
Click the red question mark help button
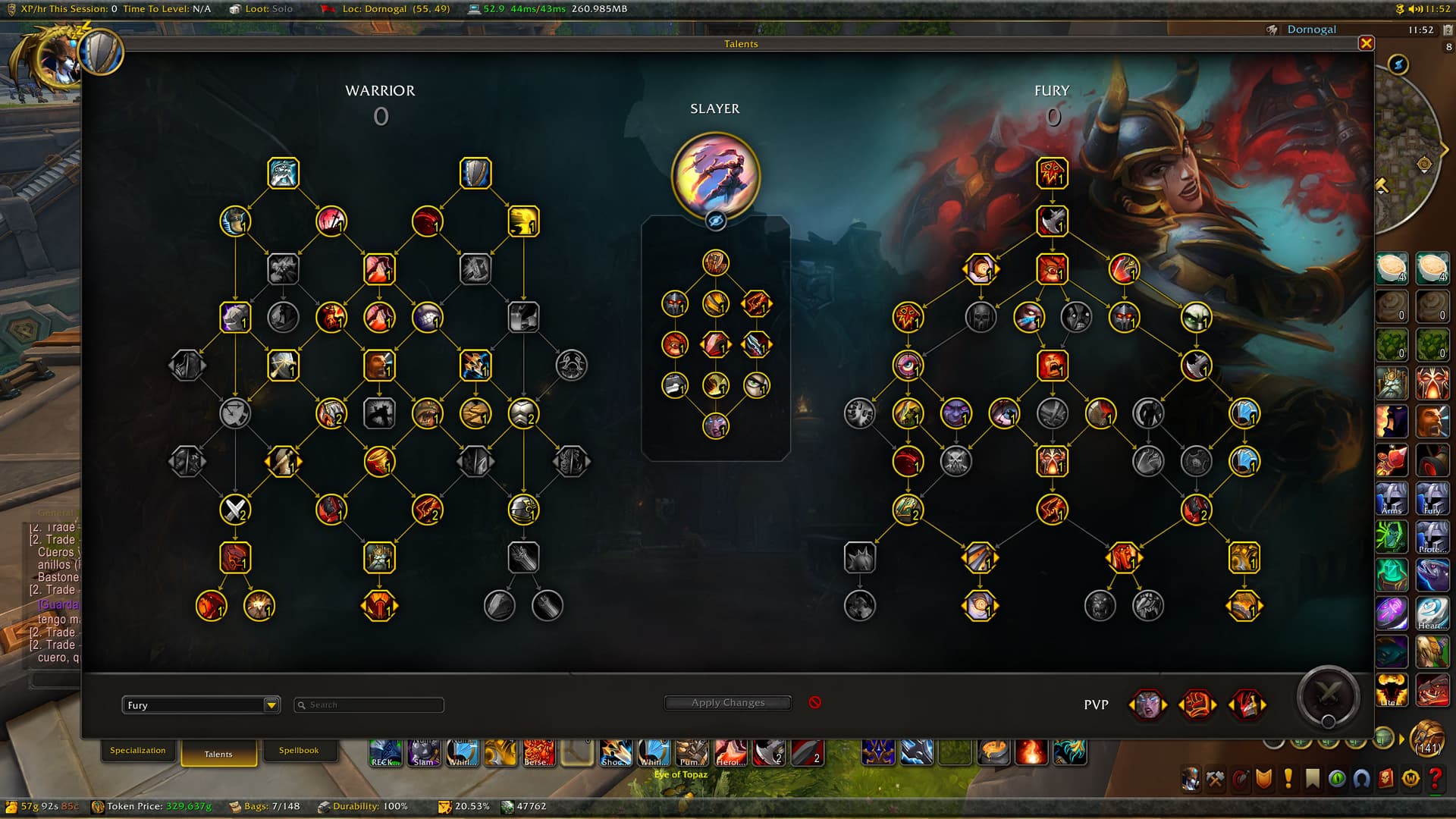[x=1435, y=779]
